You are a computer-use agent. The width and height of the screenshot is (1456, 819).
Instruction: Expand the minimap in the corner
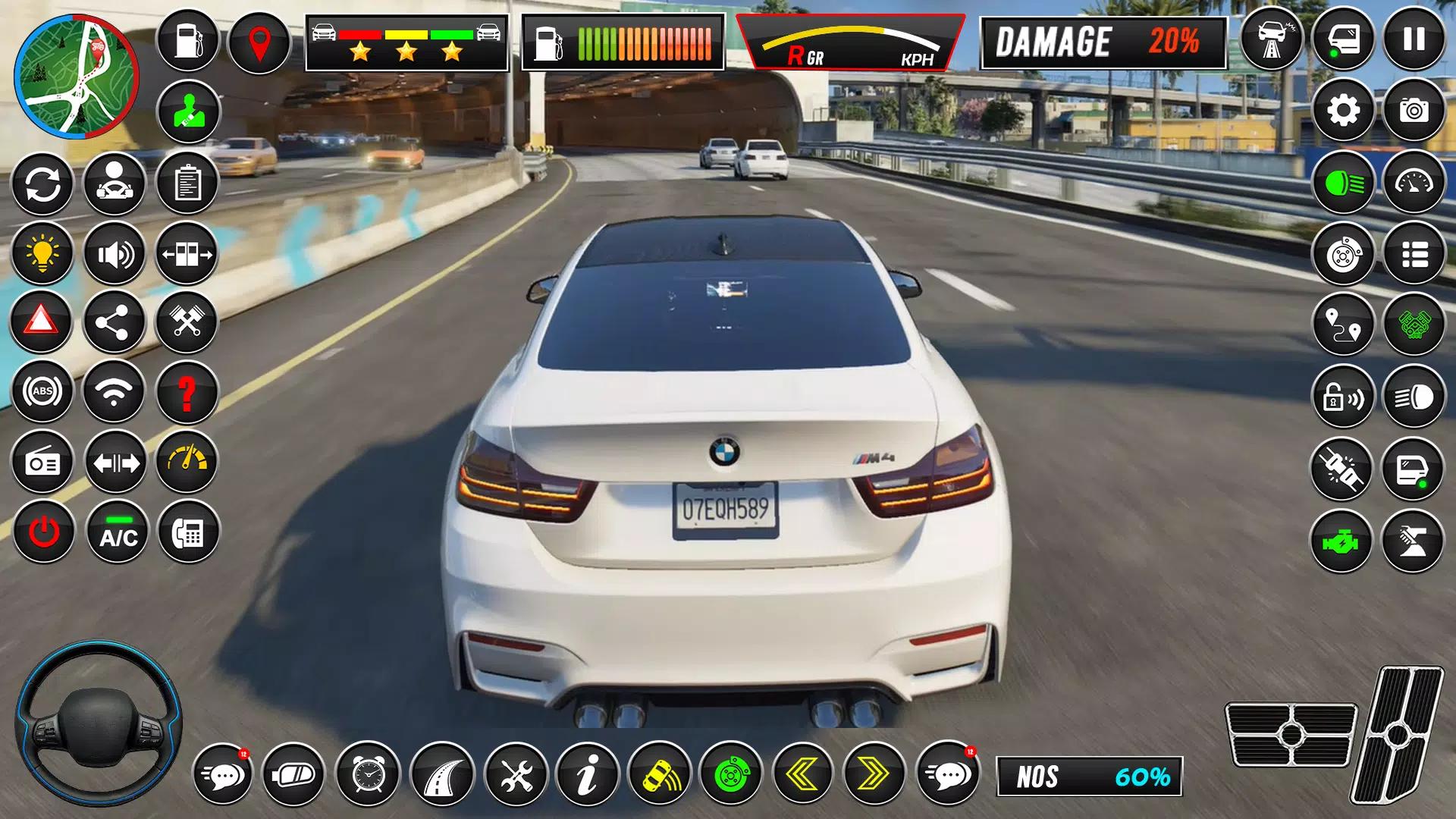(74, 74)
